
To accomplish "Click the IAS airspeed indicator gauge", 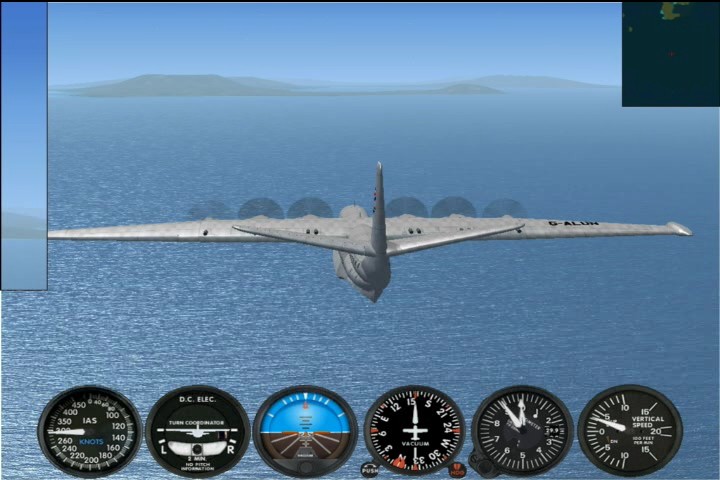I will click(x=90, y=430).
